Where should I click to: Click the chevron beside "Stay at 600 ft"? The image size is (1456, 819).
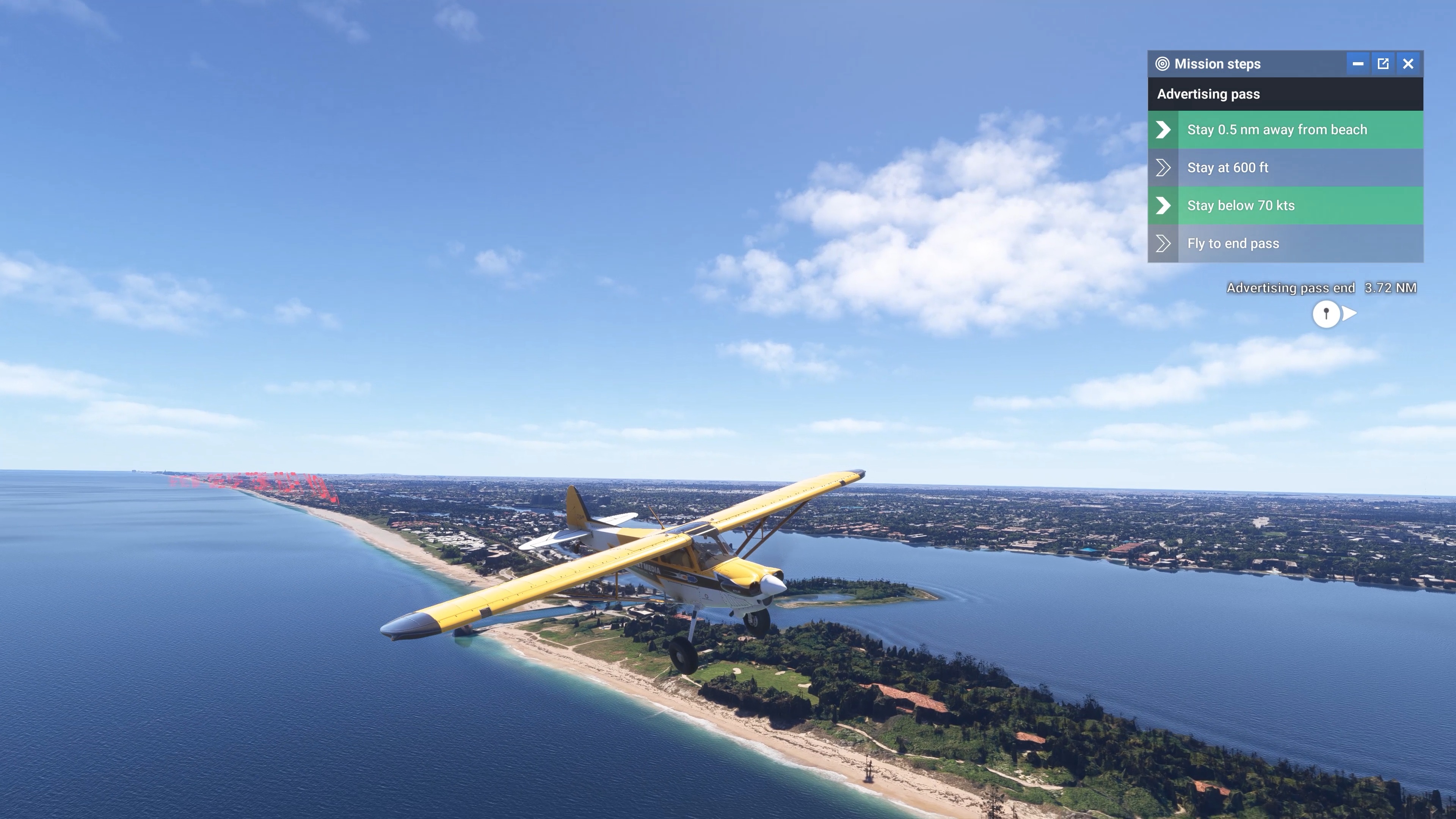click(x=1163, y=167)
